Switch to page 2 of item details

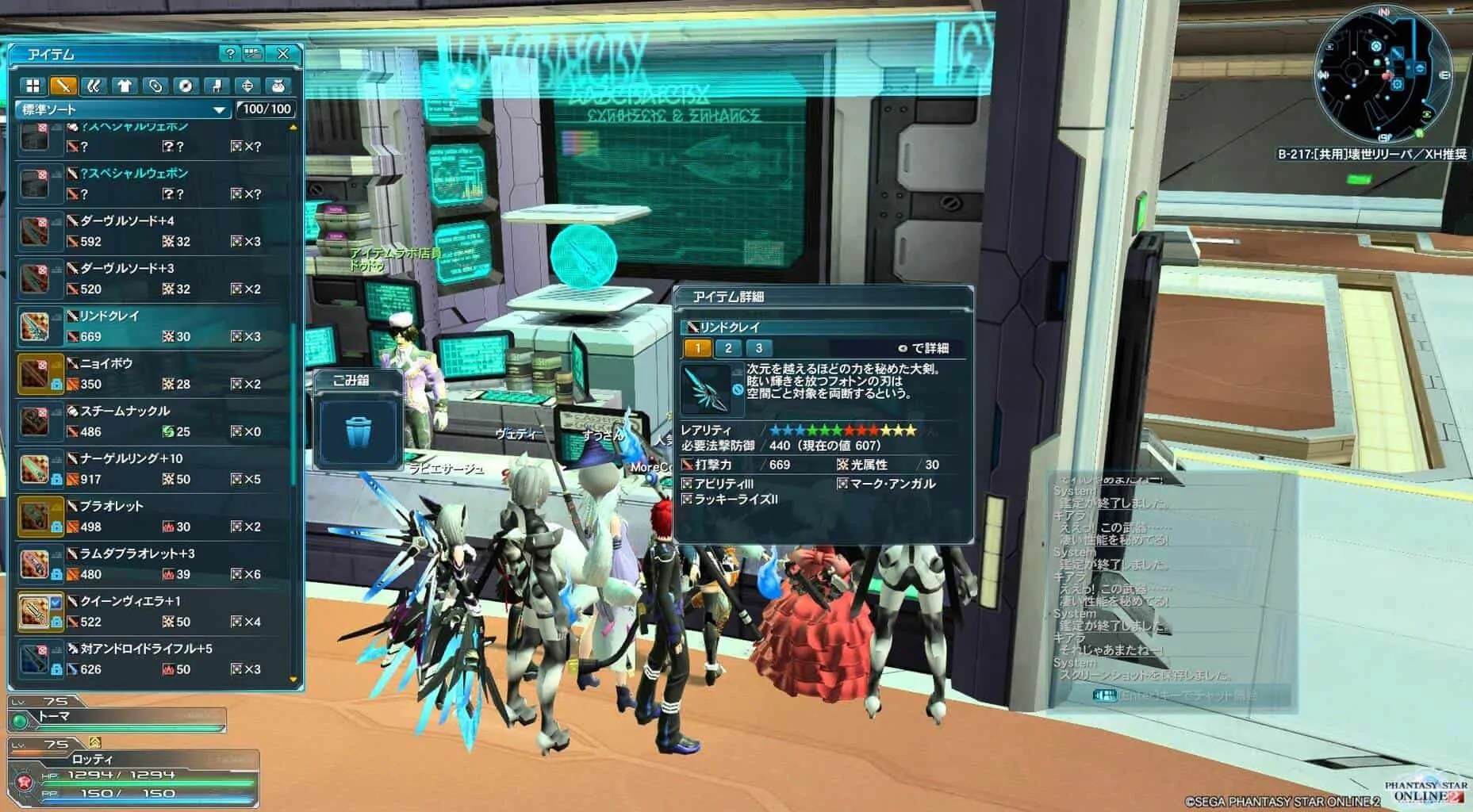pyautogui.click(x=728, y=348)
